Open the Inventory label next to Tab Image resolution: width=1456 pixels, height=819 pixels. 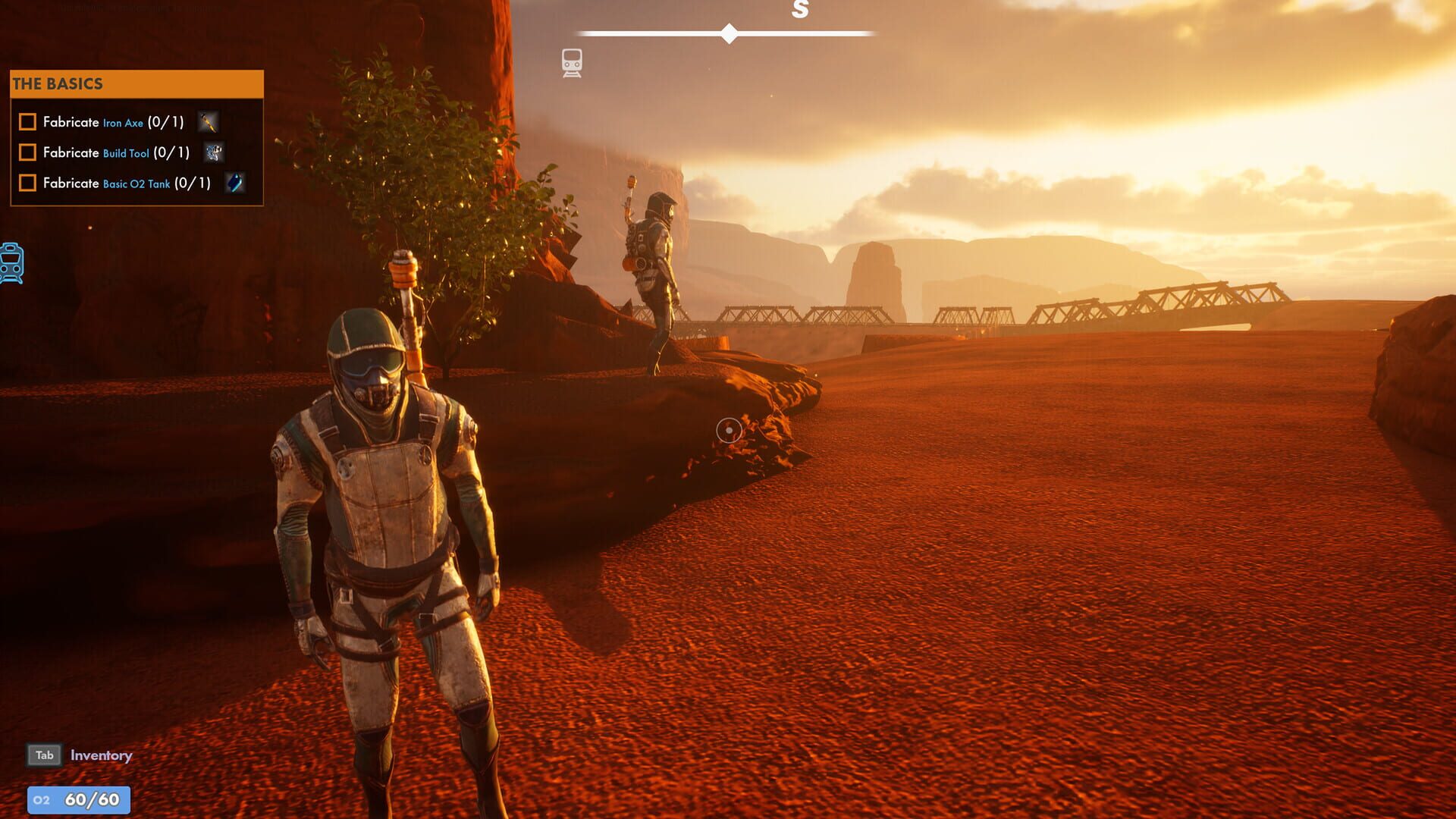100,755
